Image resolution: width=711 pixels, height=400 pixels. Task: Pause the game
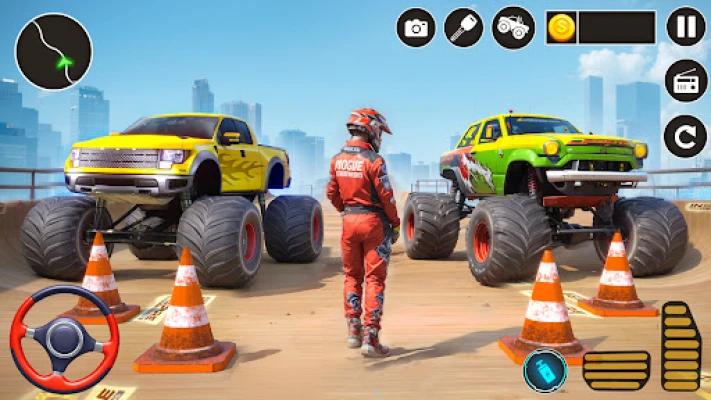click(x=686, y=27)
